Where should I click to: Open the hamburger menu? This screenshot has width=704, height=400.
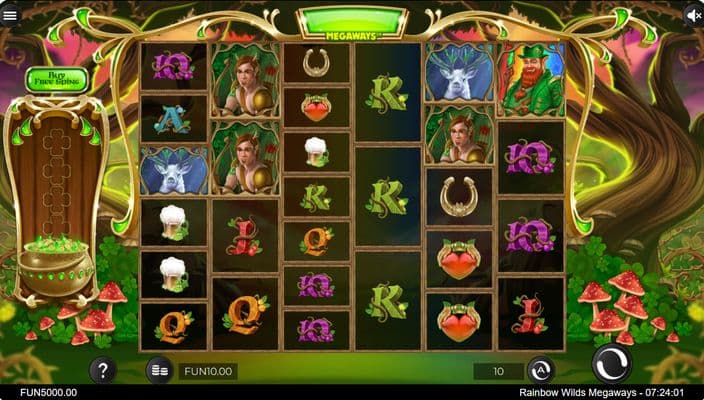point(11,15)
